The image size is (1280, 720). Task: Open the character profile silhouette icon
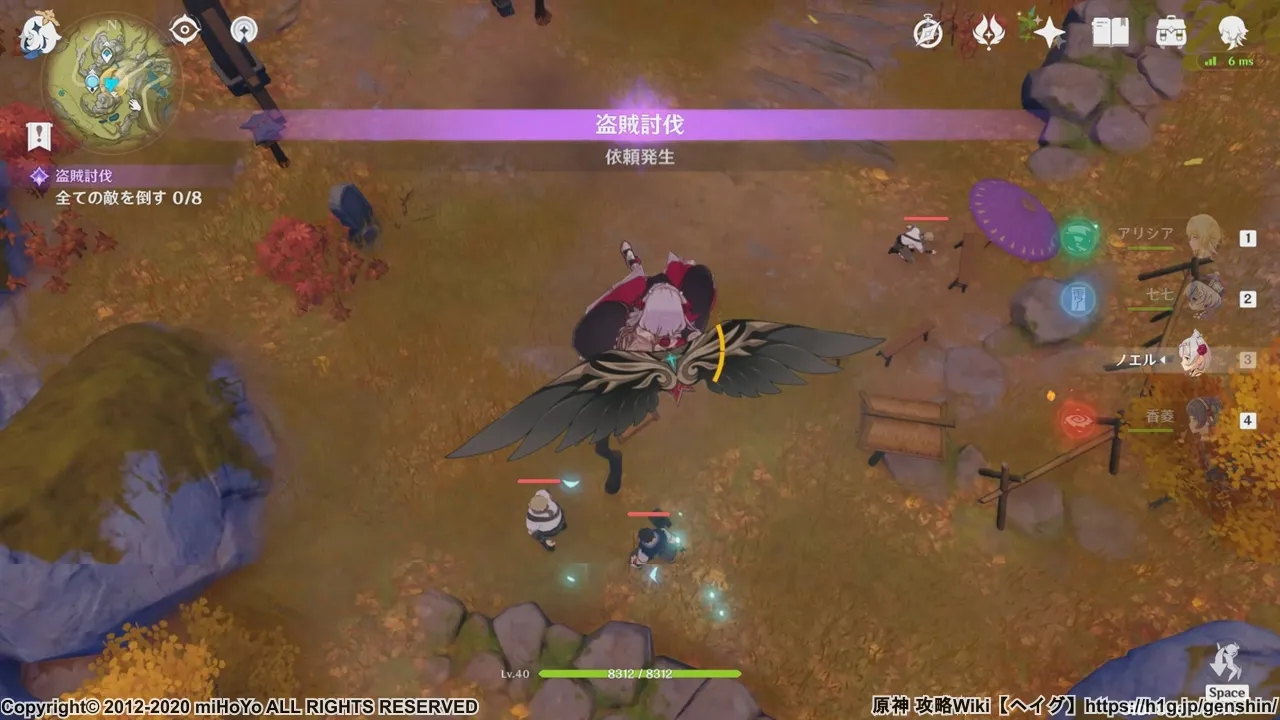1235,30
